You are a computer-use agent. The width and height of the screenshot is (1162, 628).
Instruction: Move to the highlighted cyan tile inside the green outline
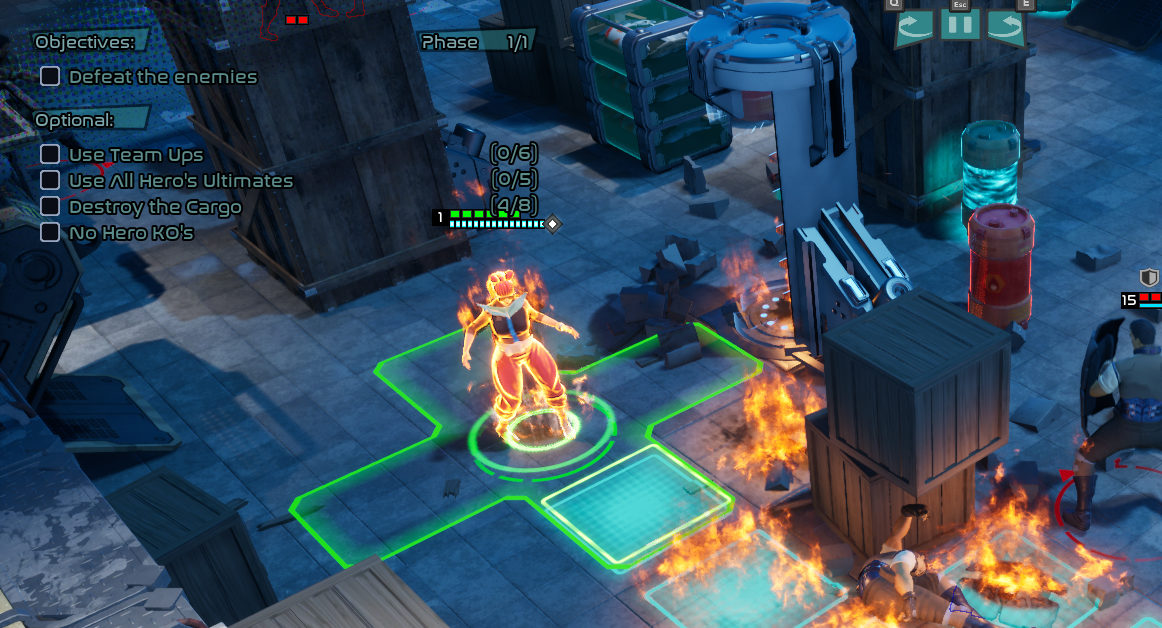636,503
